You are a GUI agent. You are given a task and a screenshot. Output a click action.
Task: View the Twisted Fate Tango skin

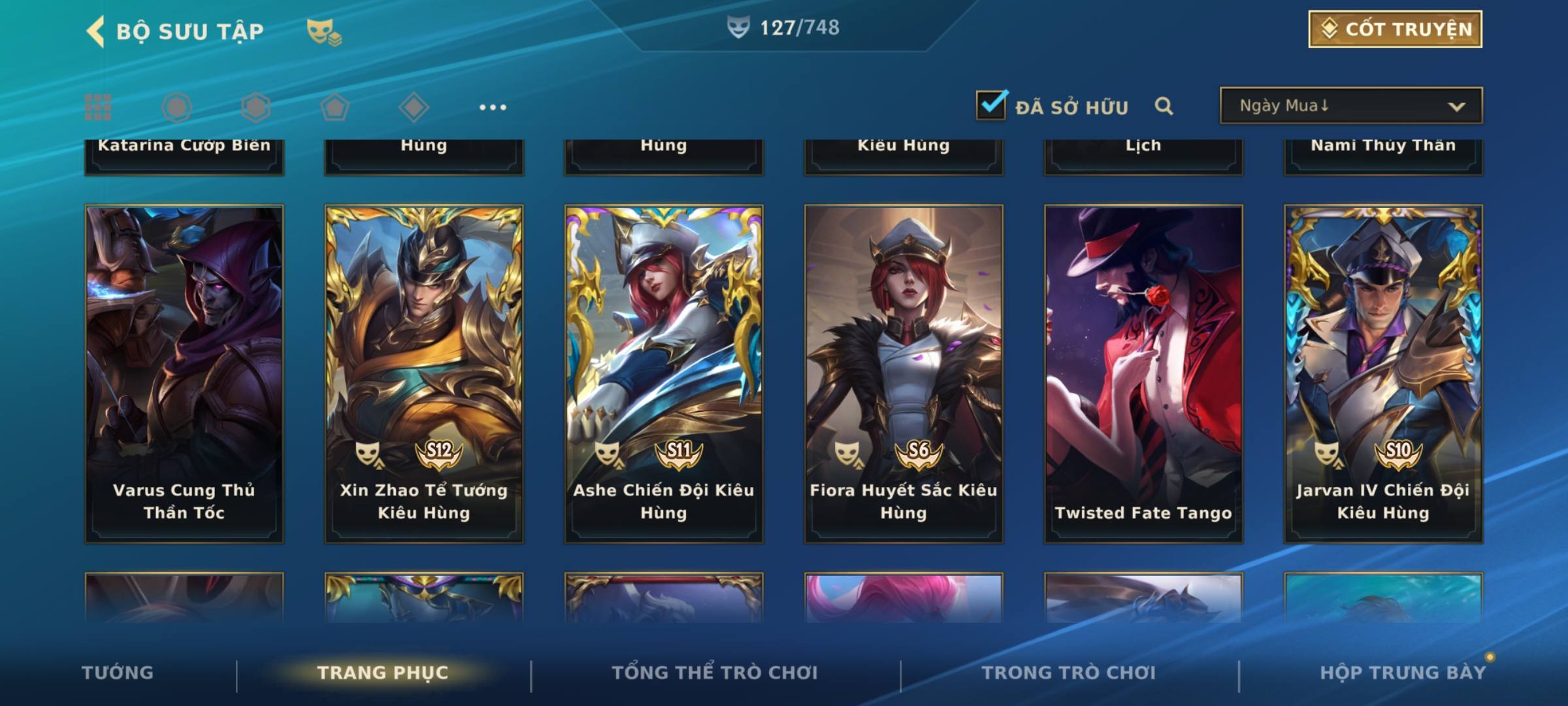point(1143,373)
